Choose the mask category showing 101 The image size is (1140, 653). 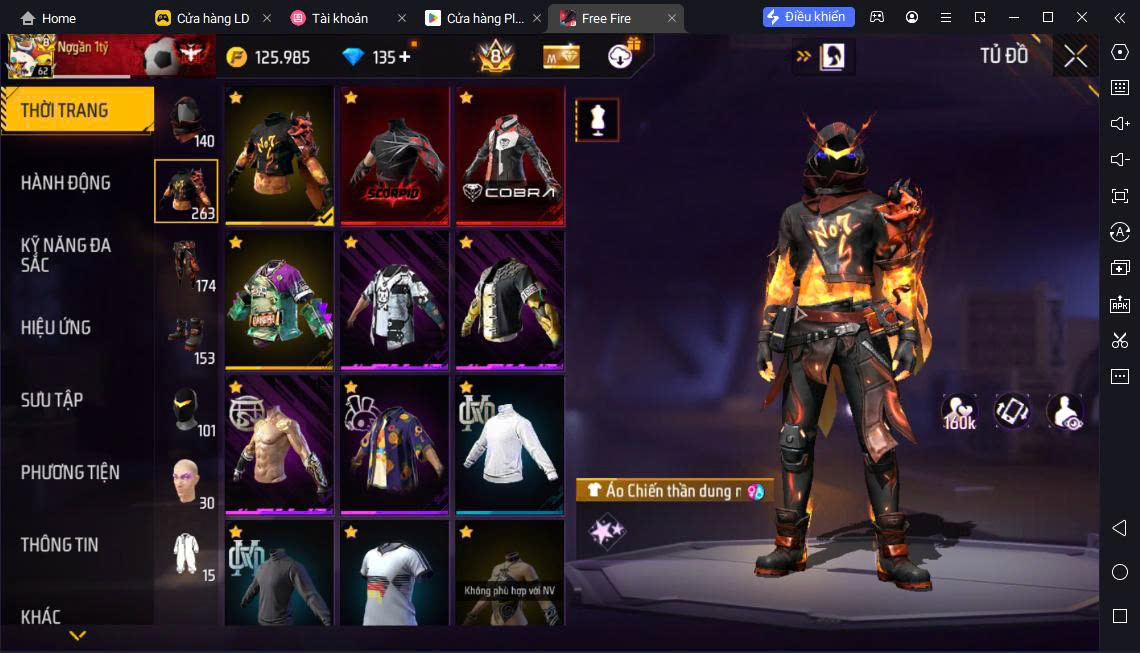(186, 408)
